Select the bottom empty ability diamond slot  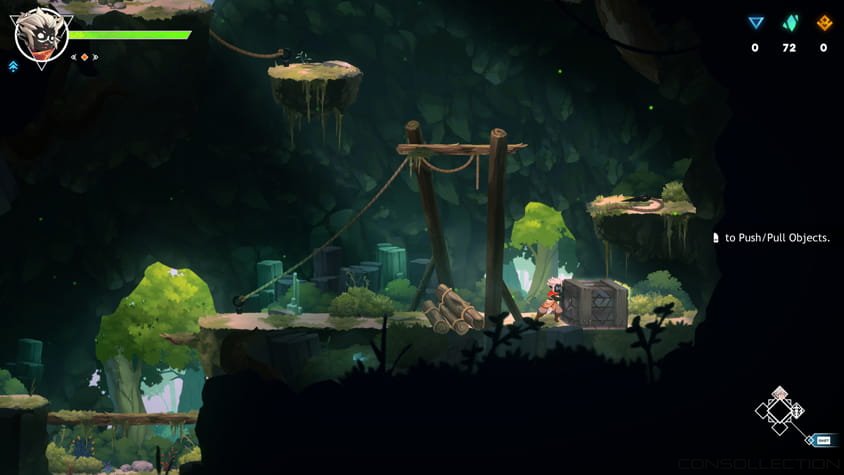[780, 426]
